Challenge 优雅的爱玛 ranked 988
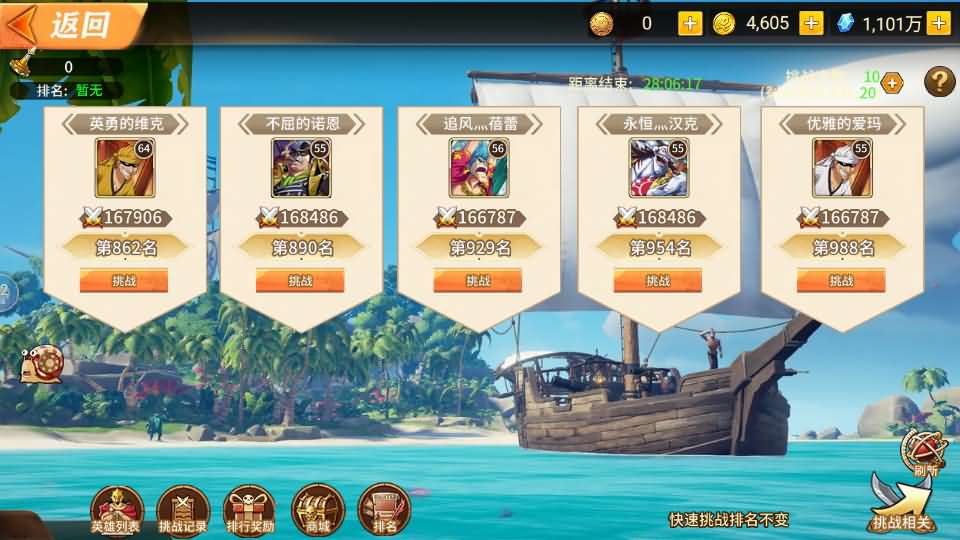Viewport: 960px width, 540px height. [841, 281]
